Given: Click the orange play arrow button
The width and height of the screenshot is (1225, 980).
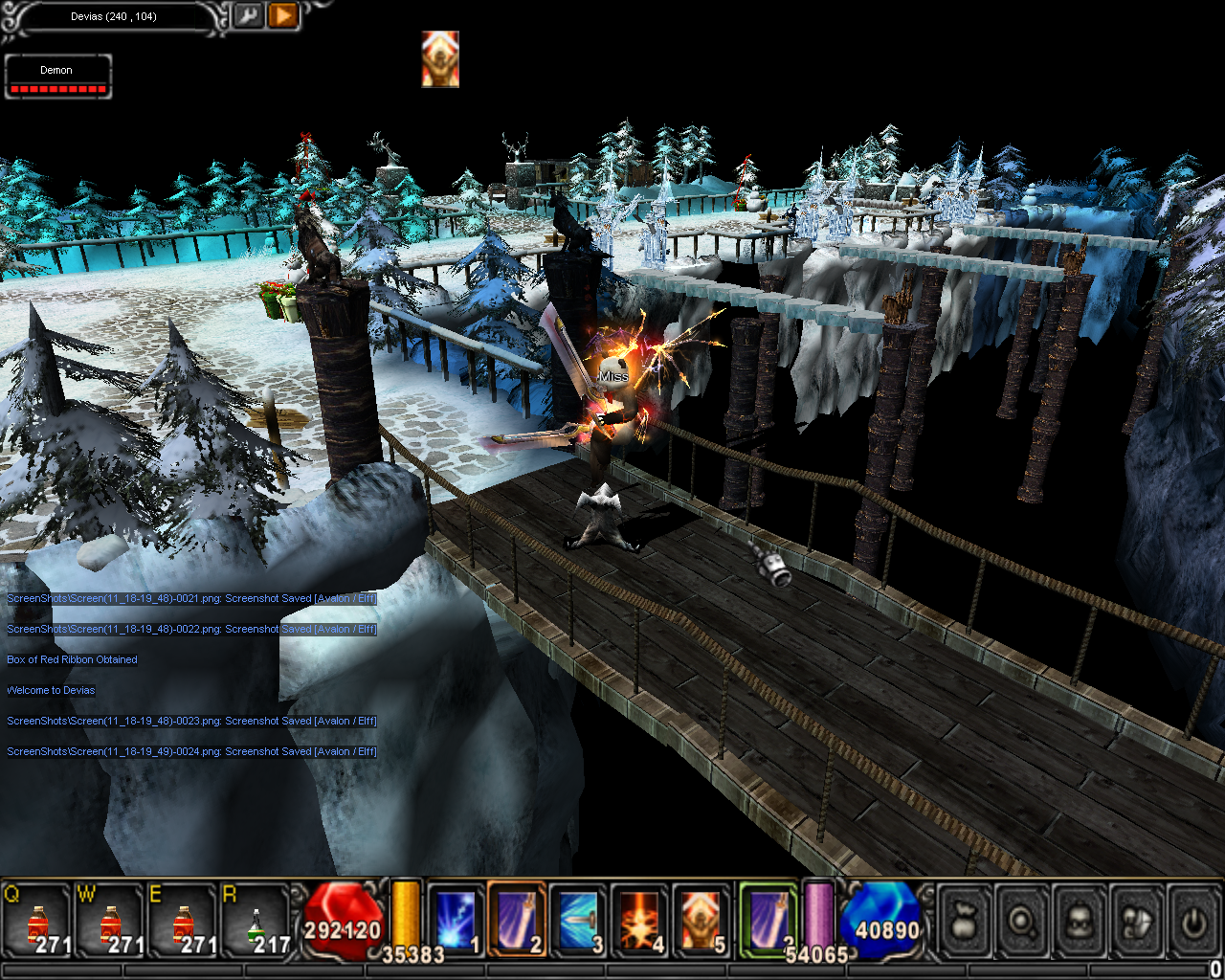Looking at the screenshot, I should coord(283,15).
